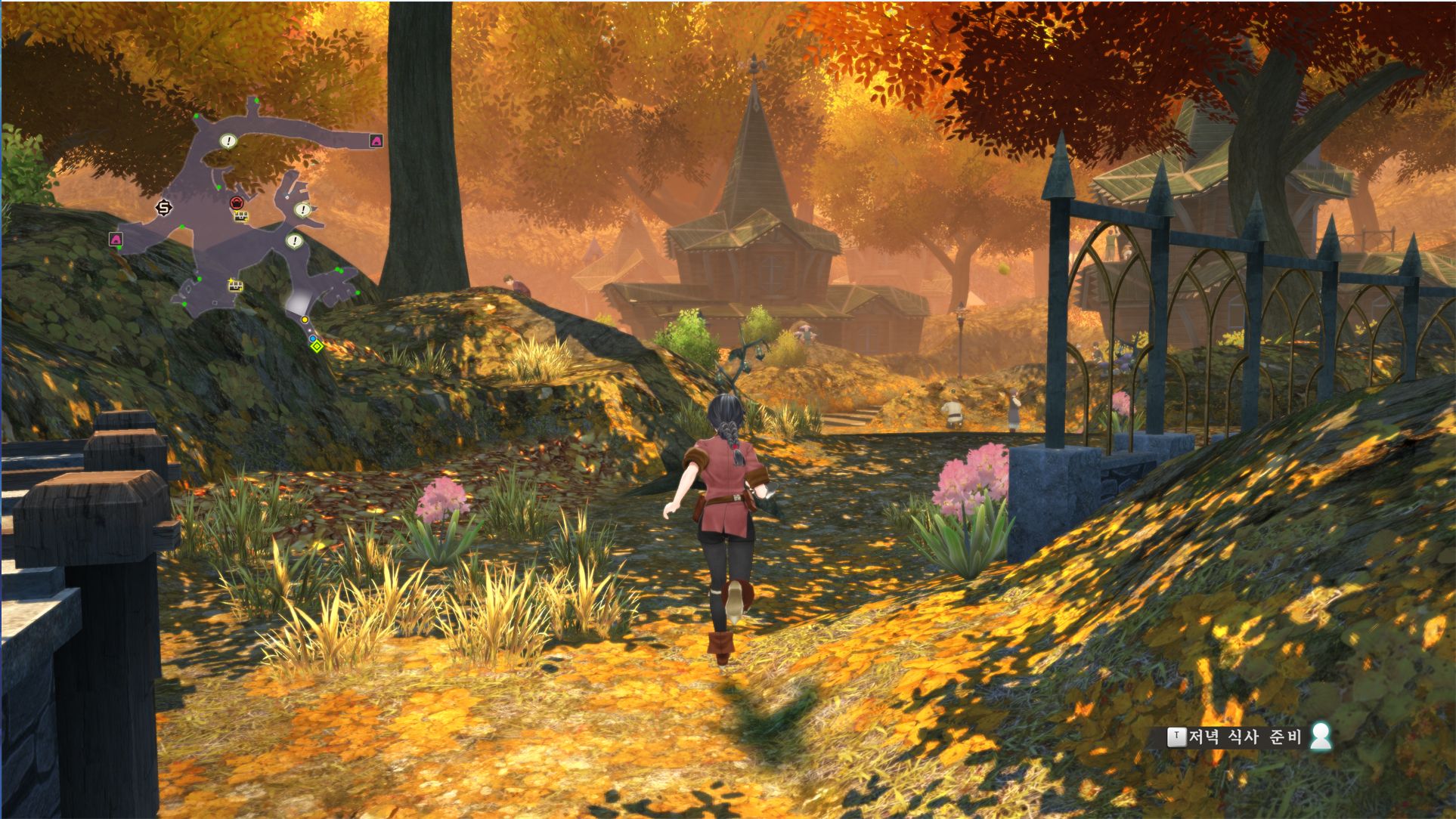Screen dimensions: 1456x819
Task: Click the green diamond player marker on the minimap
Action: pos(318,347)
